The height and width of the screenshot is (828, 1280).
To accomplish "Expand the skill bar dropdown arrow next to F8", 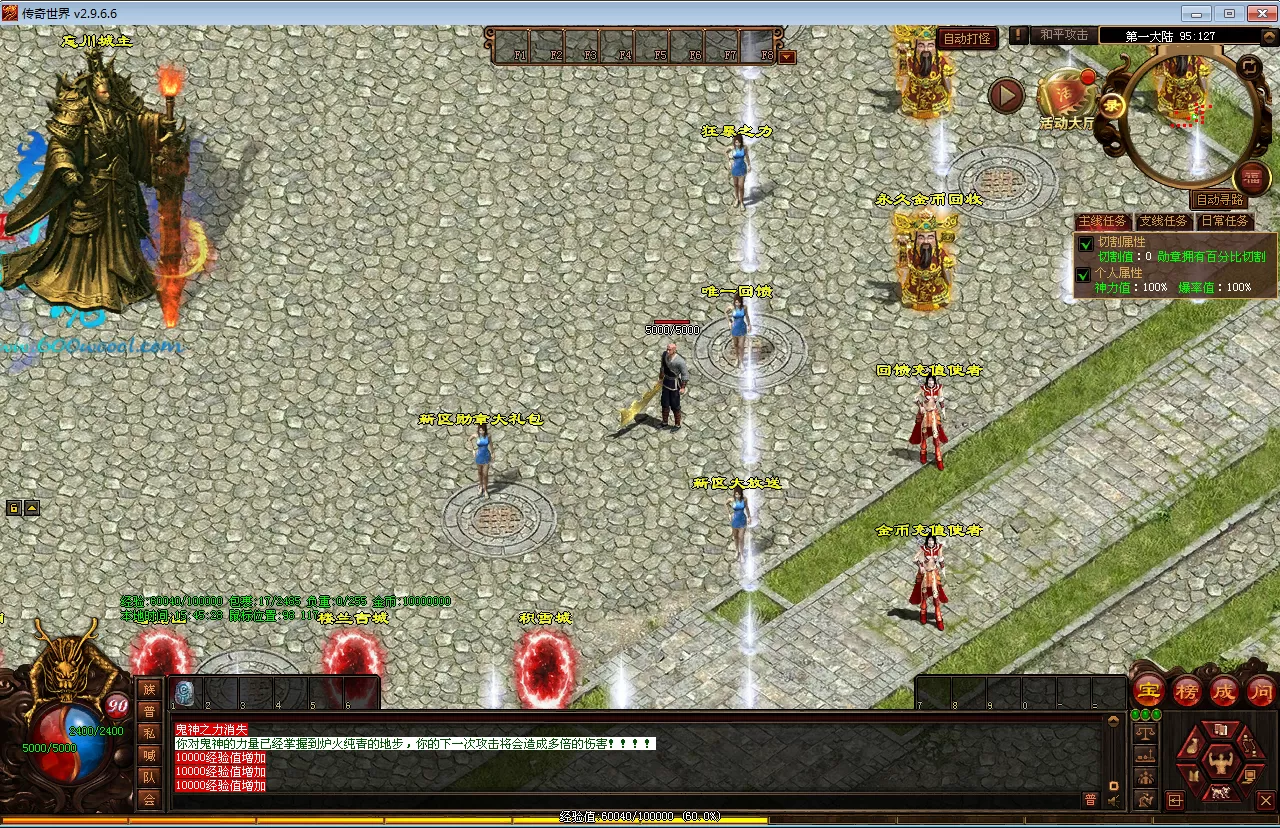I will [787, 57].
